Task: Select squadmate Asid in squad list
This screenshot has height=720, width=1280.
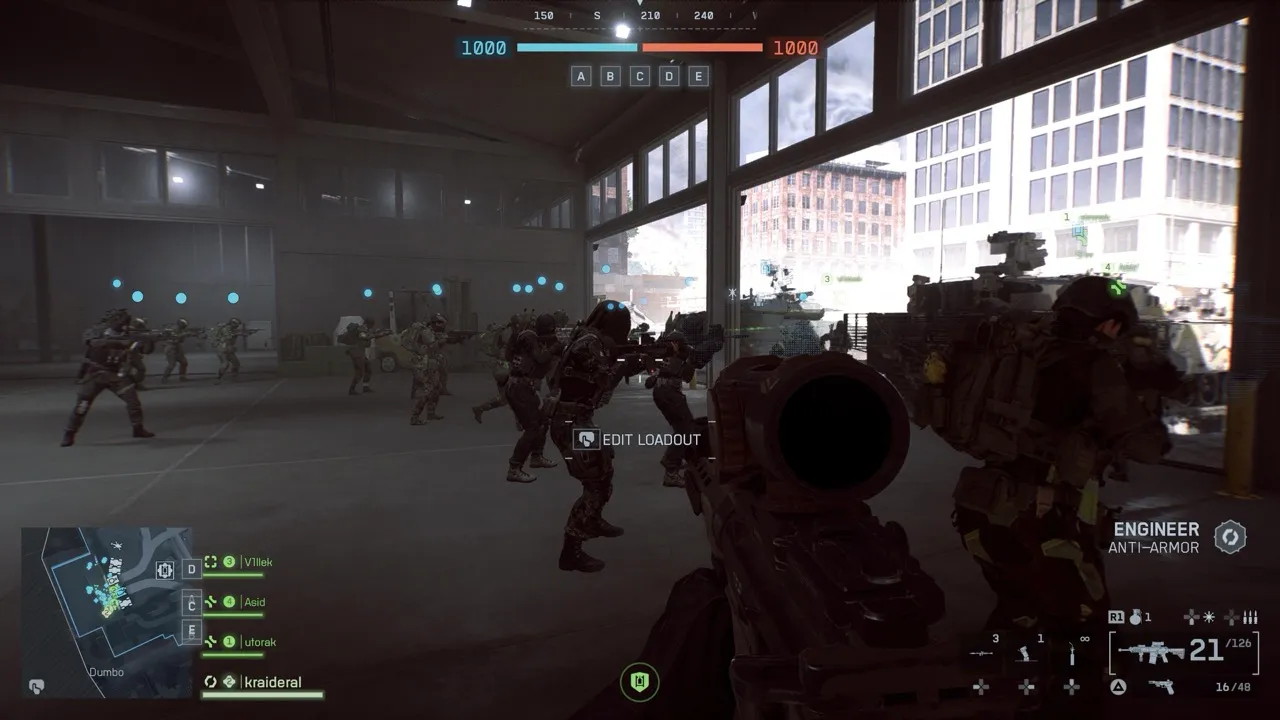Action: click(254, 602)
